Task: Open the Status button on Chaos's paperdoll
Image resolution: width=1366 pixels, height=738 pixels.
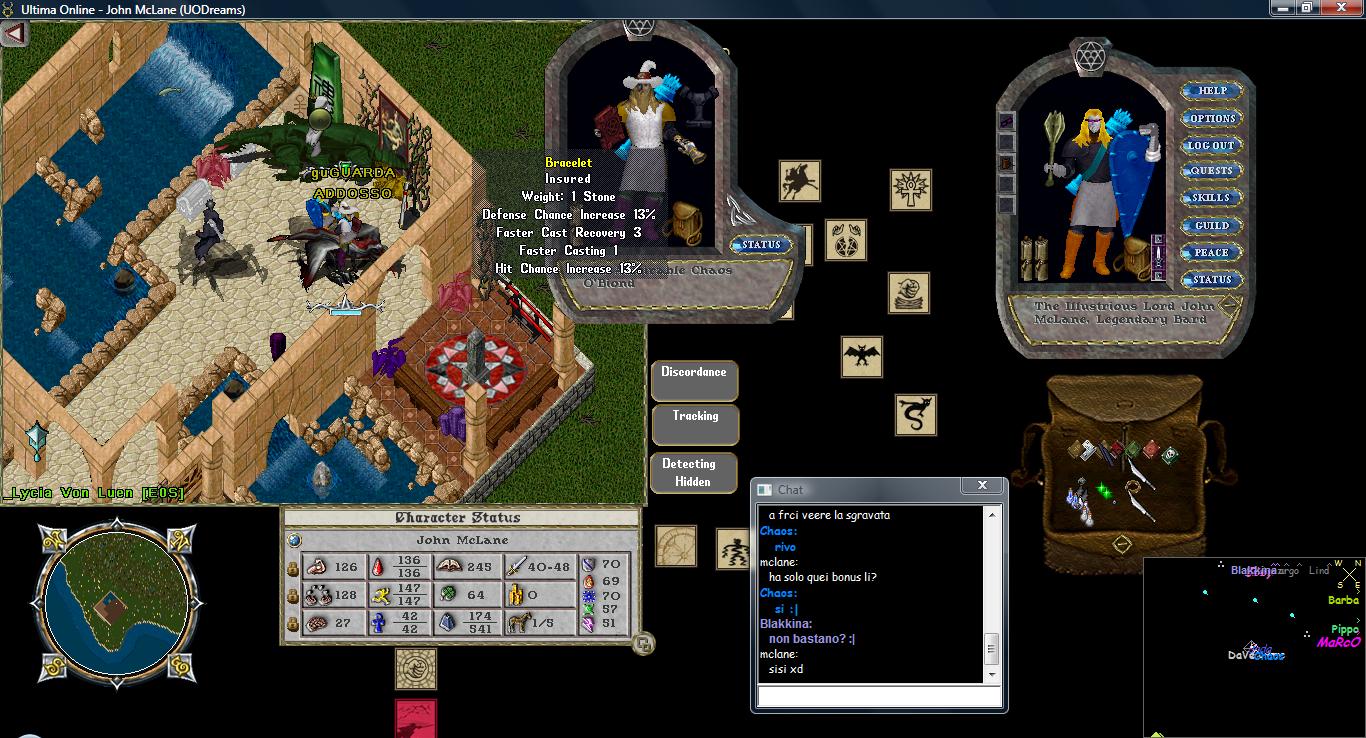Action: coord(761,245)
